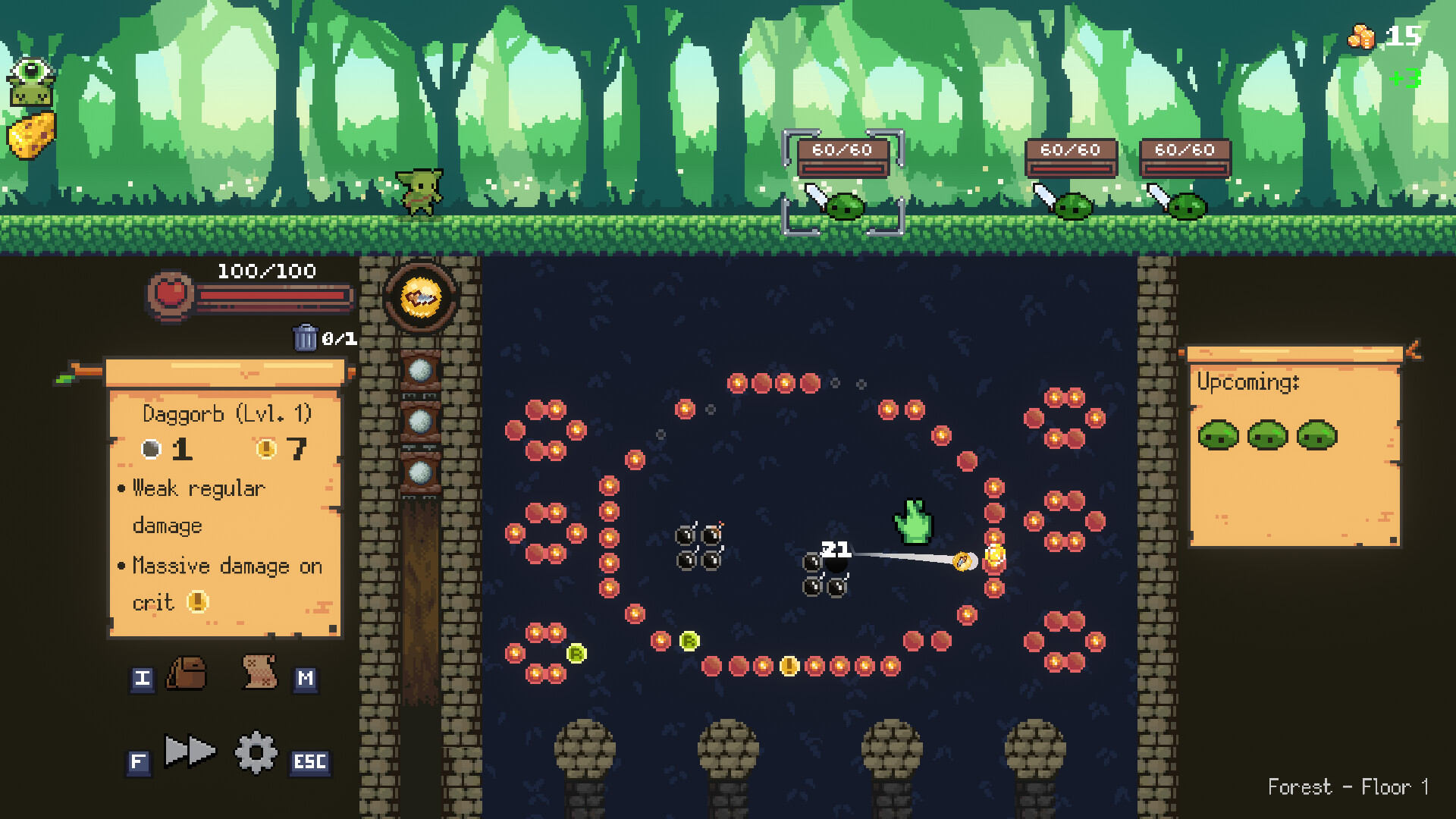Open the map scroll

point(259,672)
